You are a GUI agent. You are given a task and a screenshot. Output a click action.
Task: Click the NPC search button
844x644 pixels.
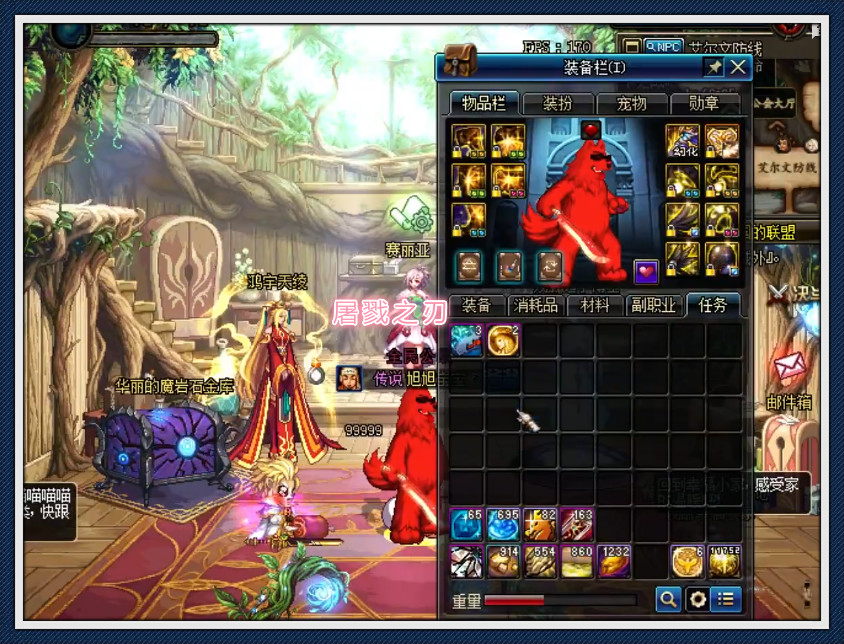click(x=663, y=46)
